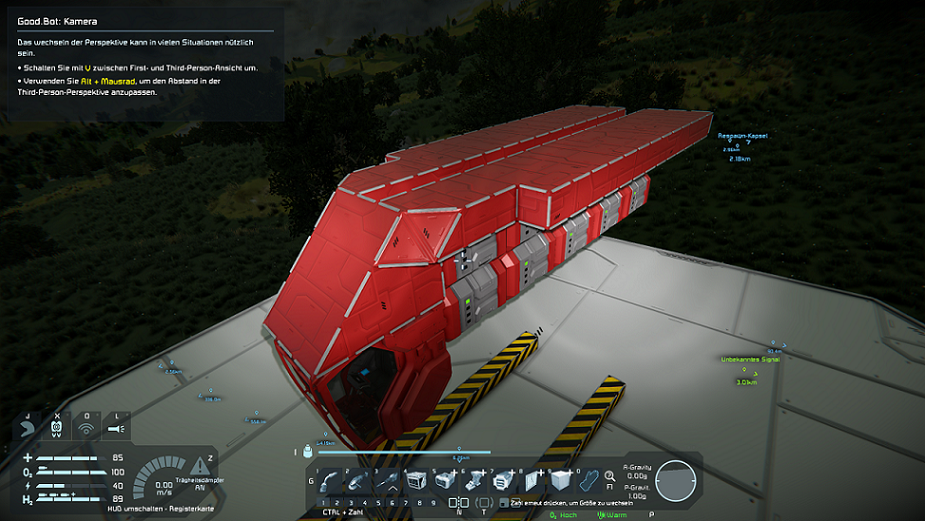The width and height of the screenshot is (925, 521).
Task: Pick the flat panel block slot
Action: point(531,481)
